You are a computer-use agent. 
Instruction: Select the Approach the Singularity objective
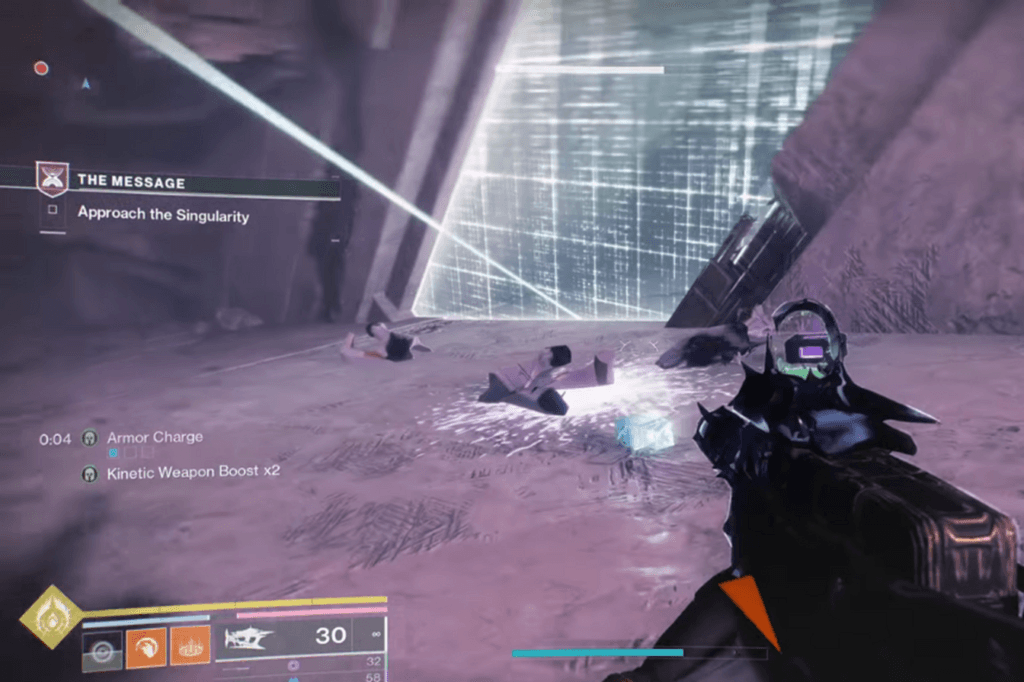coord(163,213)
